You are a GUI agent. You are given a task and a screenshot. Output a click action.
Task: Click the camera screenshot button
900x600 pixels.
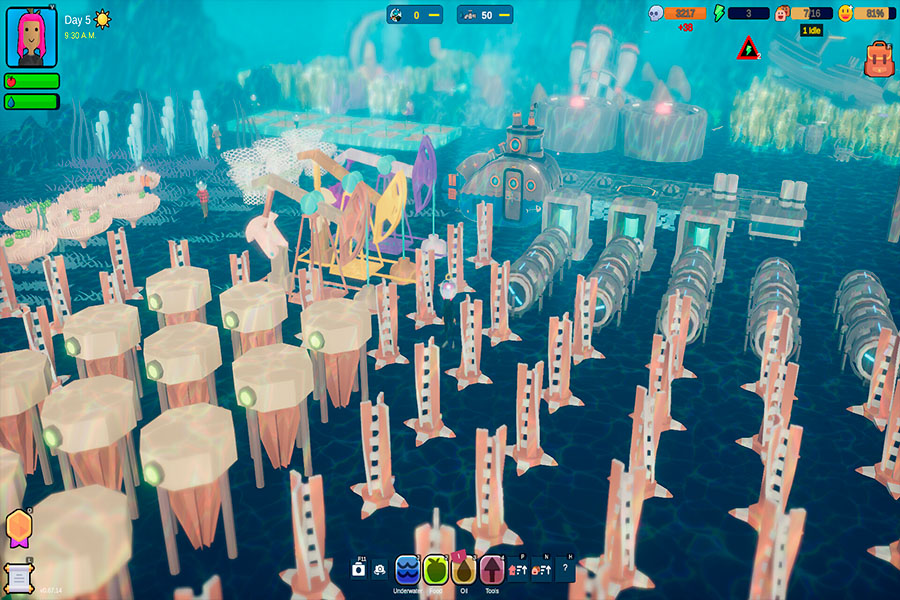click(358, 569)
